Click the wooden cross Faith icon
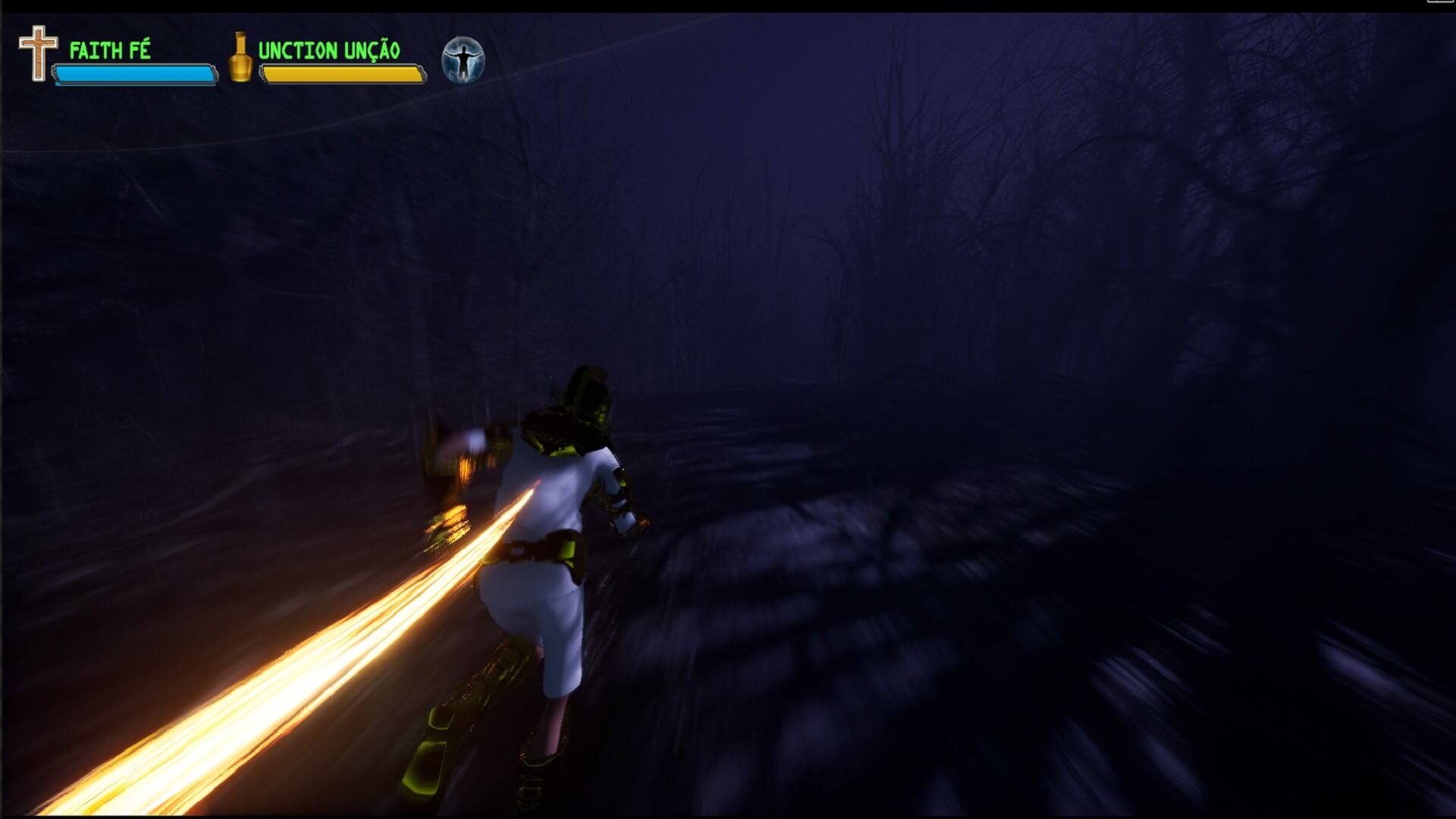Screen dimensions: 1456x819 (x=38, y=53)
